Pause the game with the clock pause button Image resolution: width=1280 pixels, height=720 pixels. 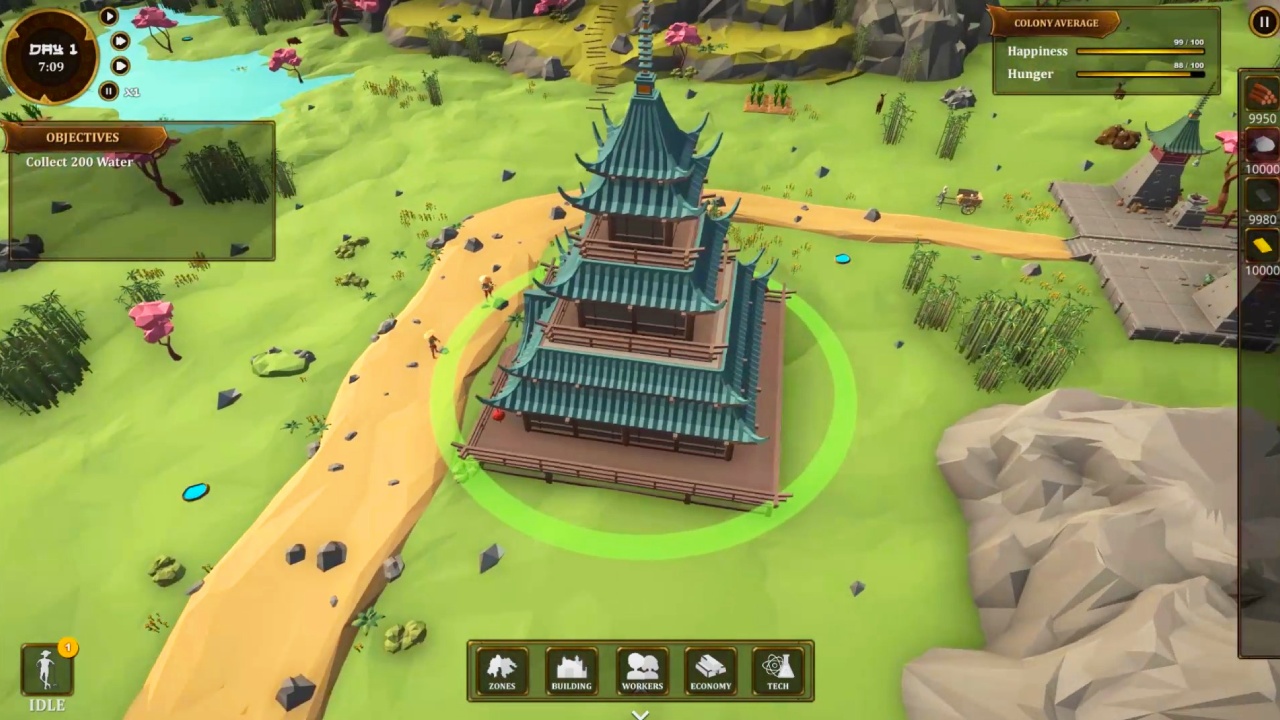pos(109,91)
